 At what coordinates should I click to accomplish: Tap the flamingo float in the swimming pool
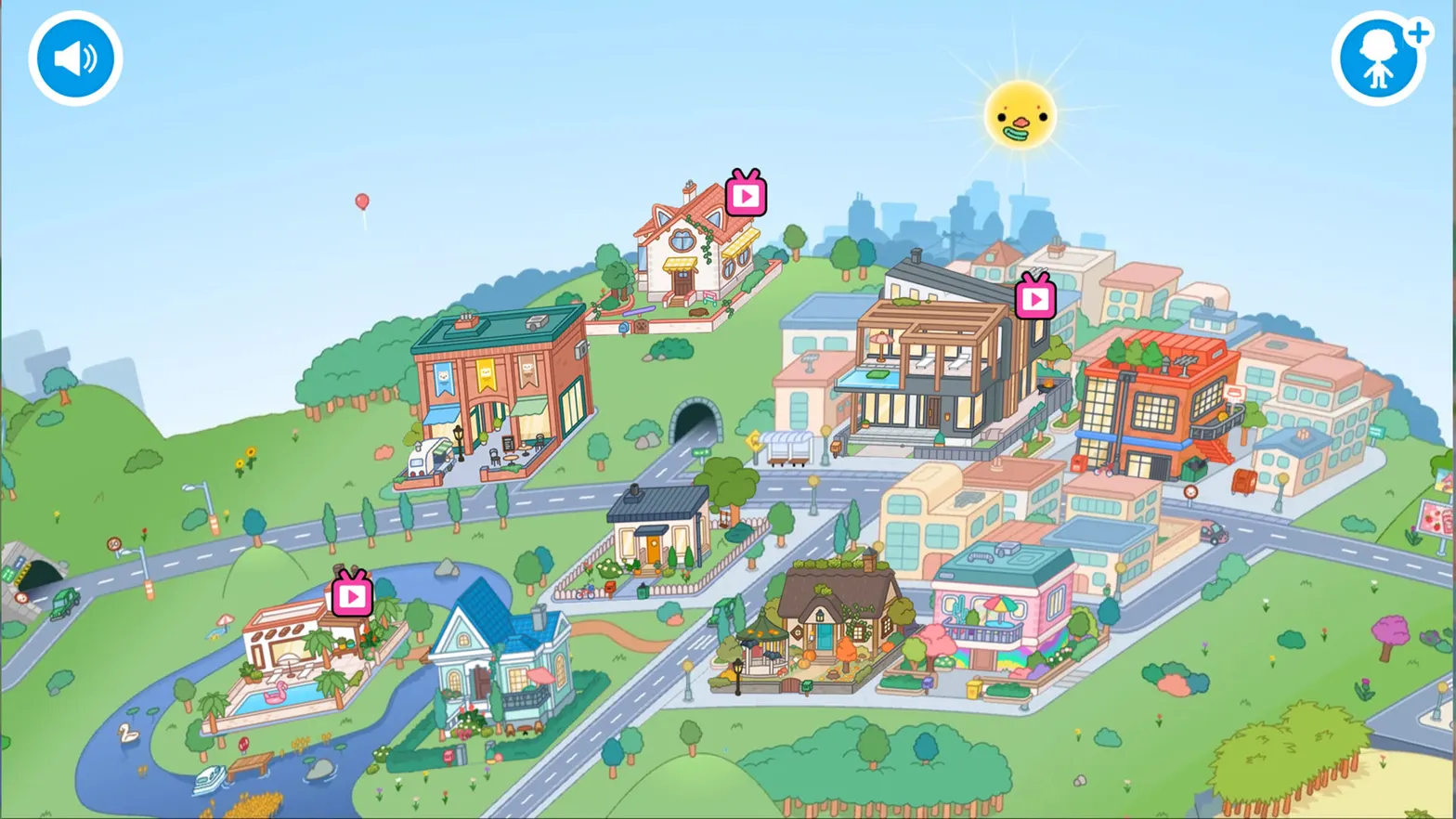275,693
